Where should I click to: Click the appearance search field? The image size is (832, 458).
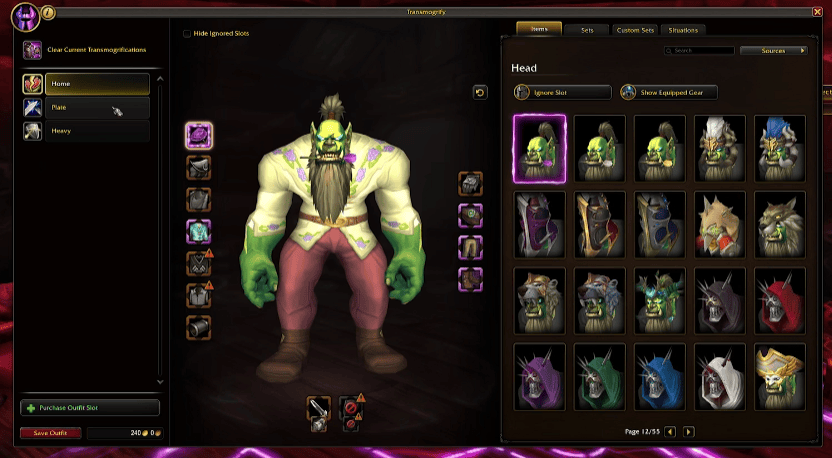(x=702, y=50)
